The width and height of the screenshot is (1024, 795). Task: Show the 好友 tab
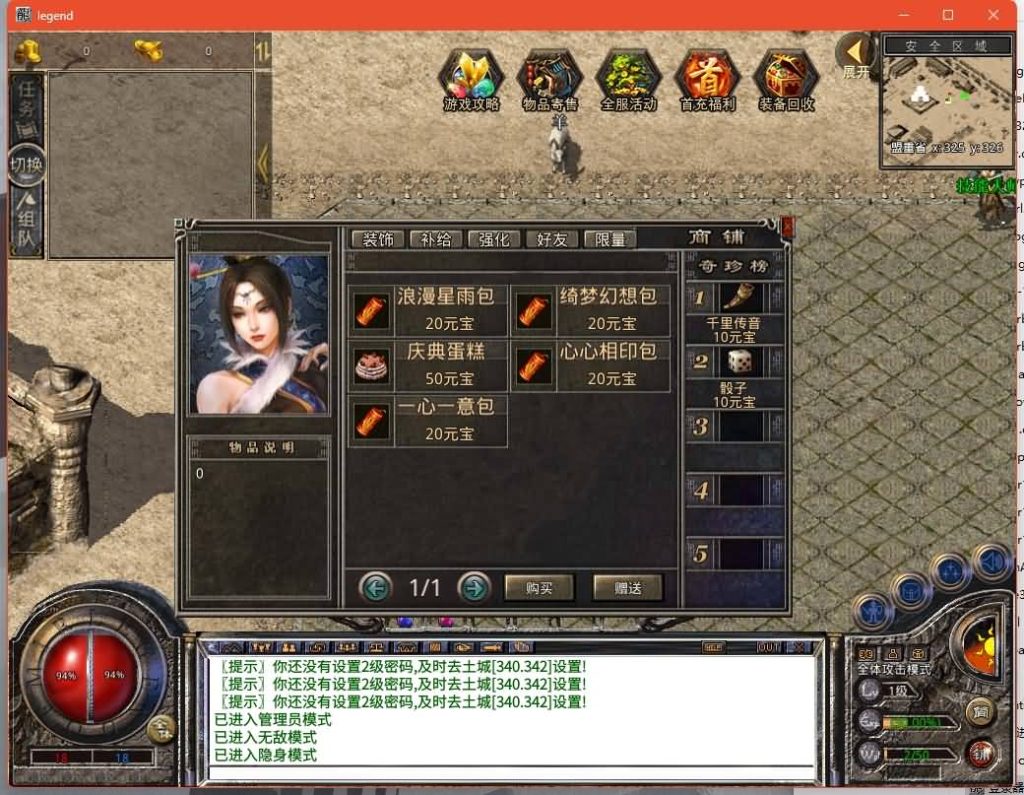coord(552,239)
